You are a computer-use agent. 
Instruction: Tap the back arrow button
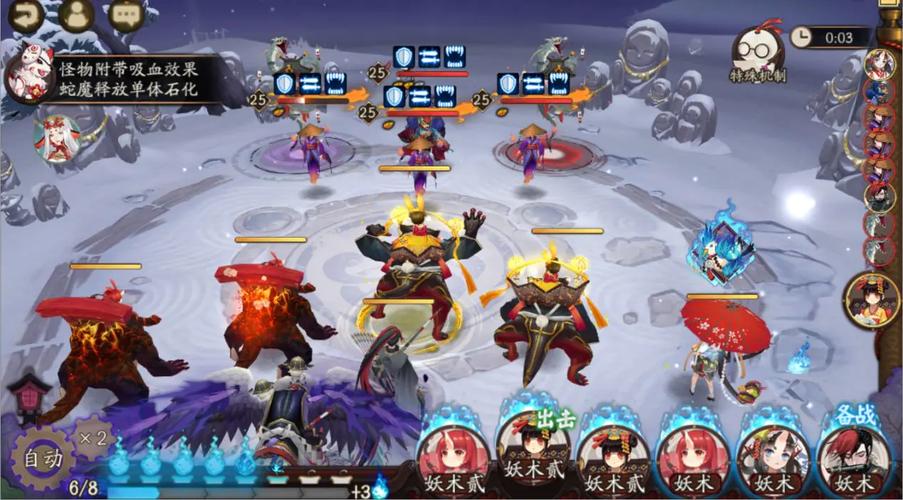point(23,14)
